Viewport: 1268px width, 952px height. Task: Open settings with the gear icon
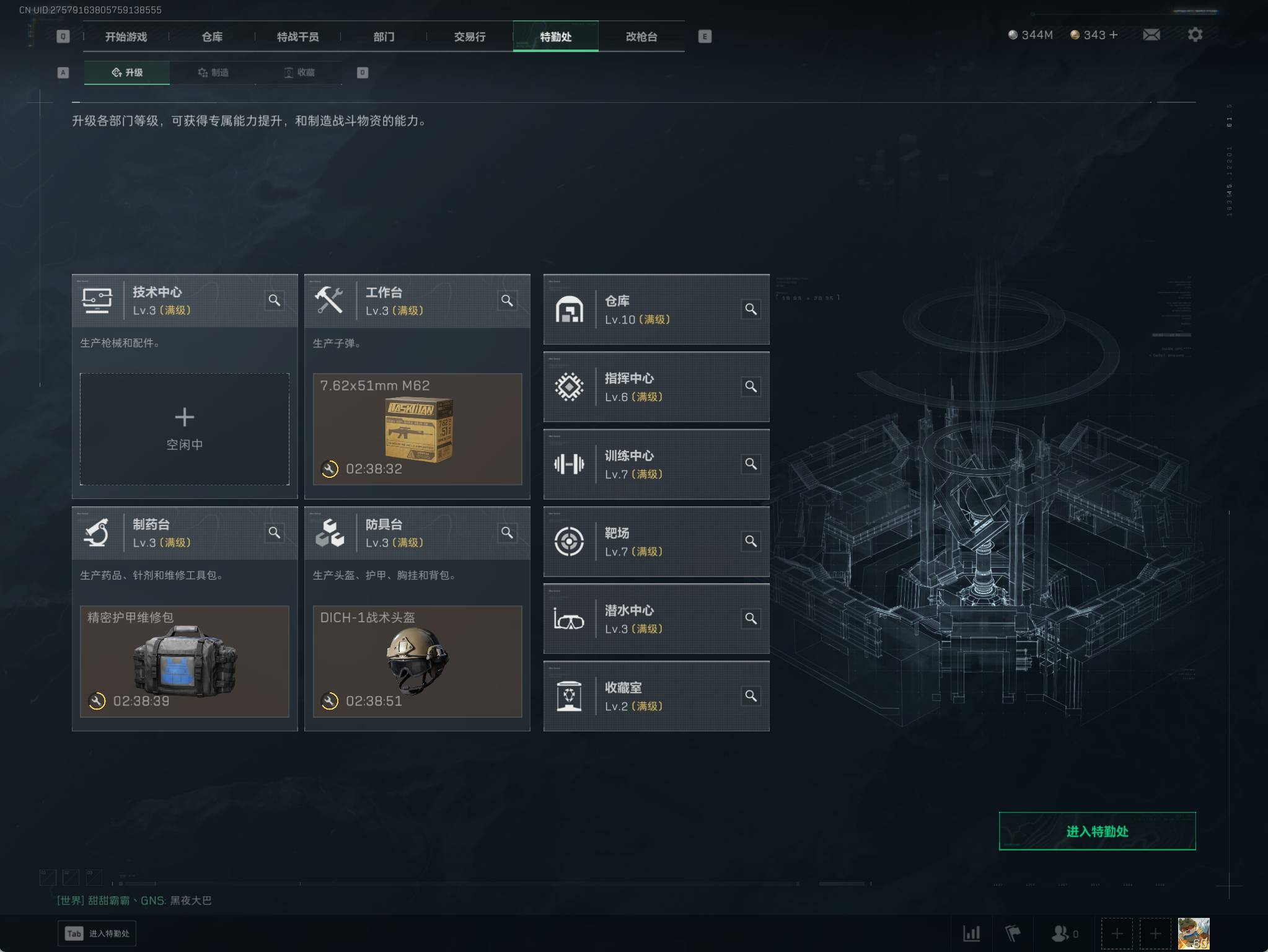tap(1195, 35)
